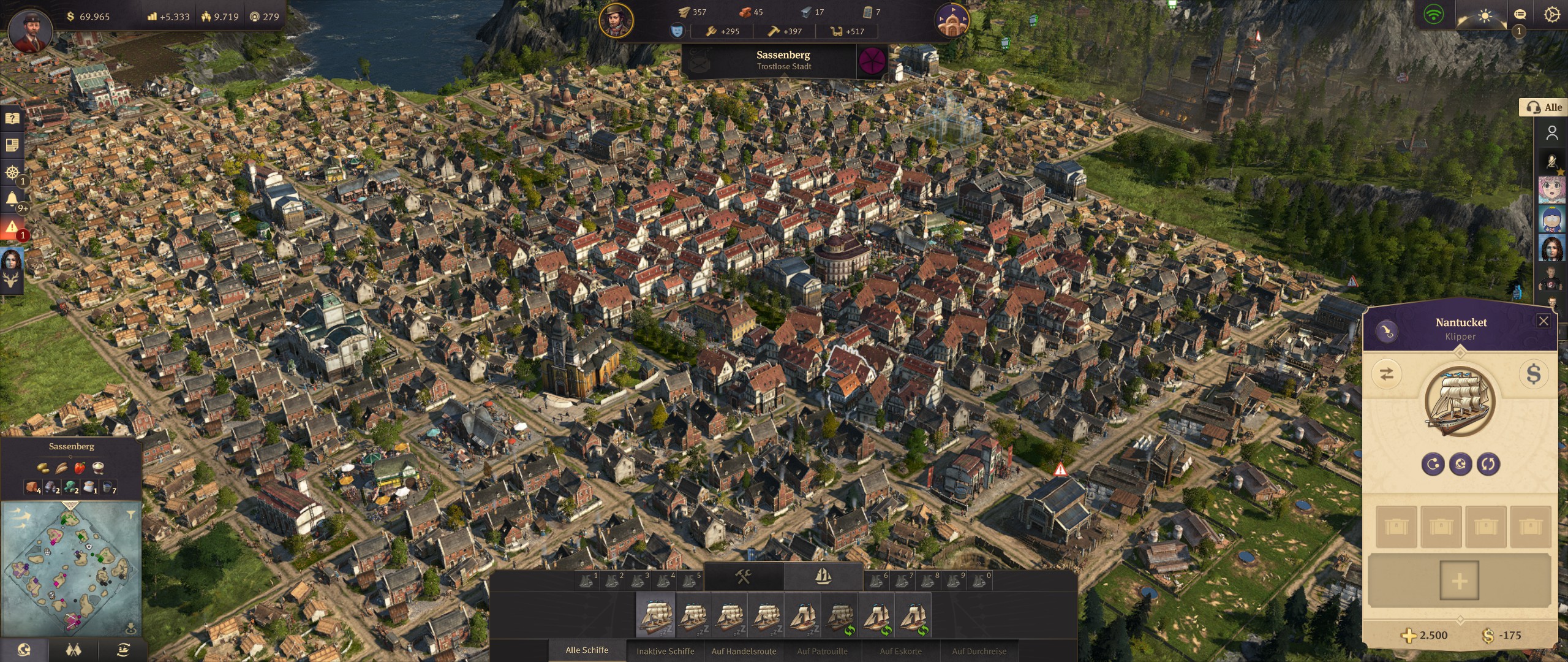This screenshot has width=1568, height=662.
Task: Open the transfer goods button for Nantucket
Action: [x=1387, y=374]
